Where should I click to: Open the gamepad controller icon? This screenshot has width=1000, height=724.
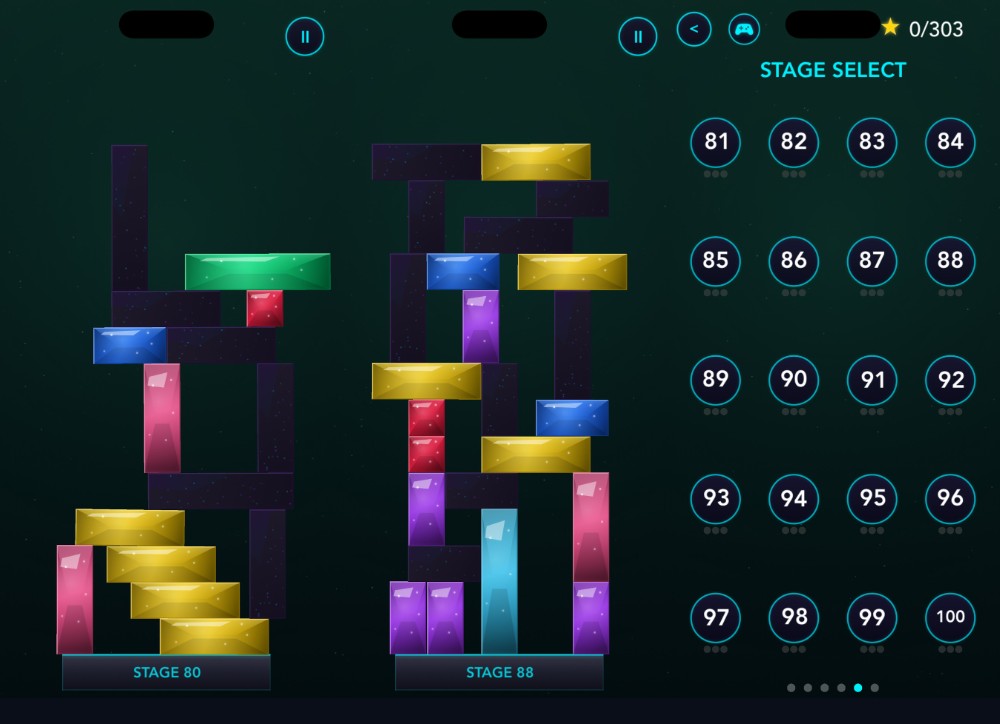tap(744, 29)
